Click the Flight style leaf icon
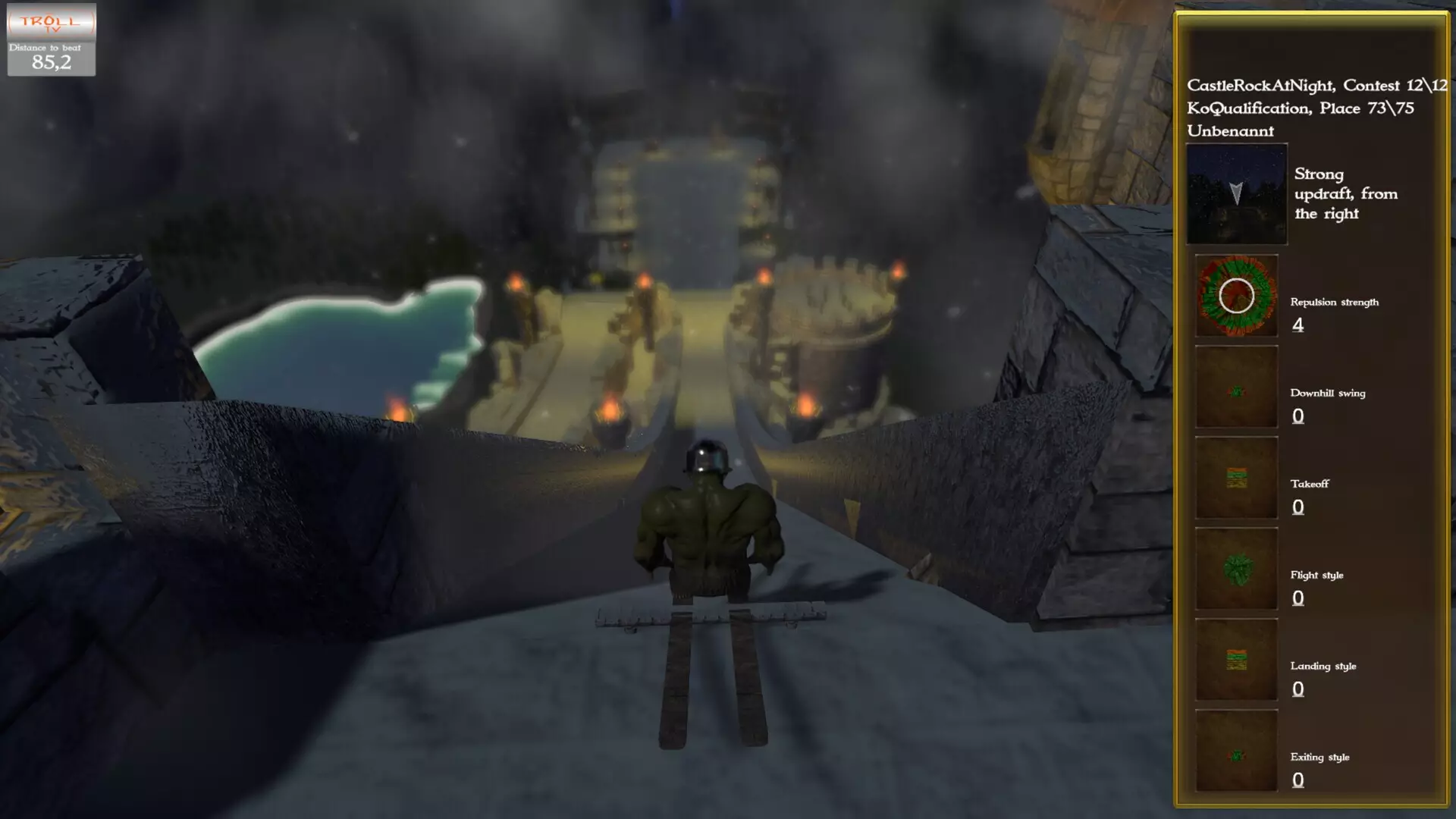 click(1235, 570)
